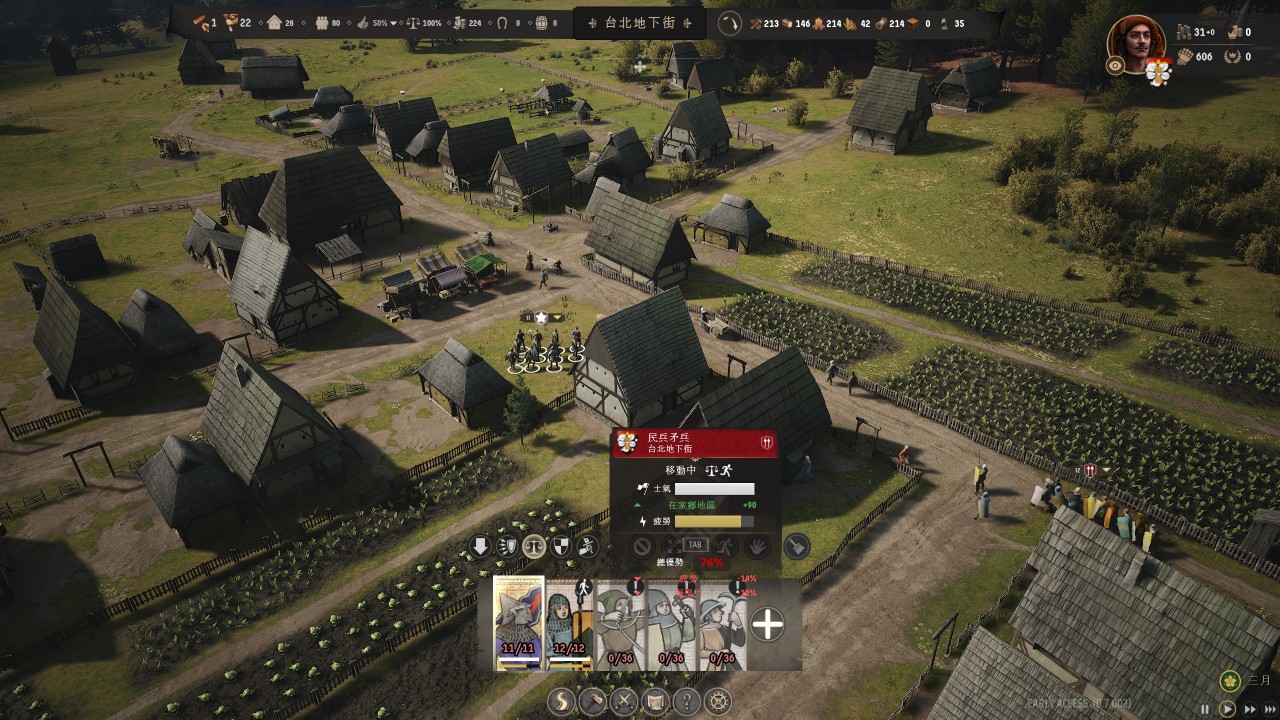The image size is (1280, 720).
Task: Add a new militia unit with the plus button
Action: click(767, 624)
